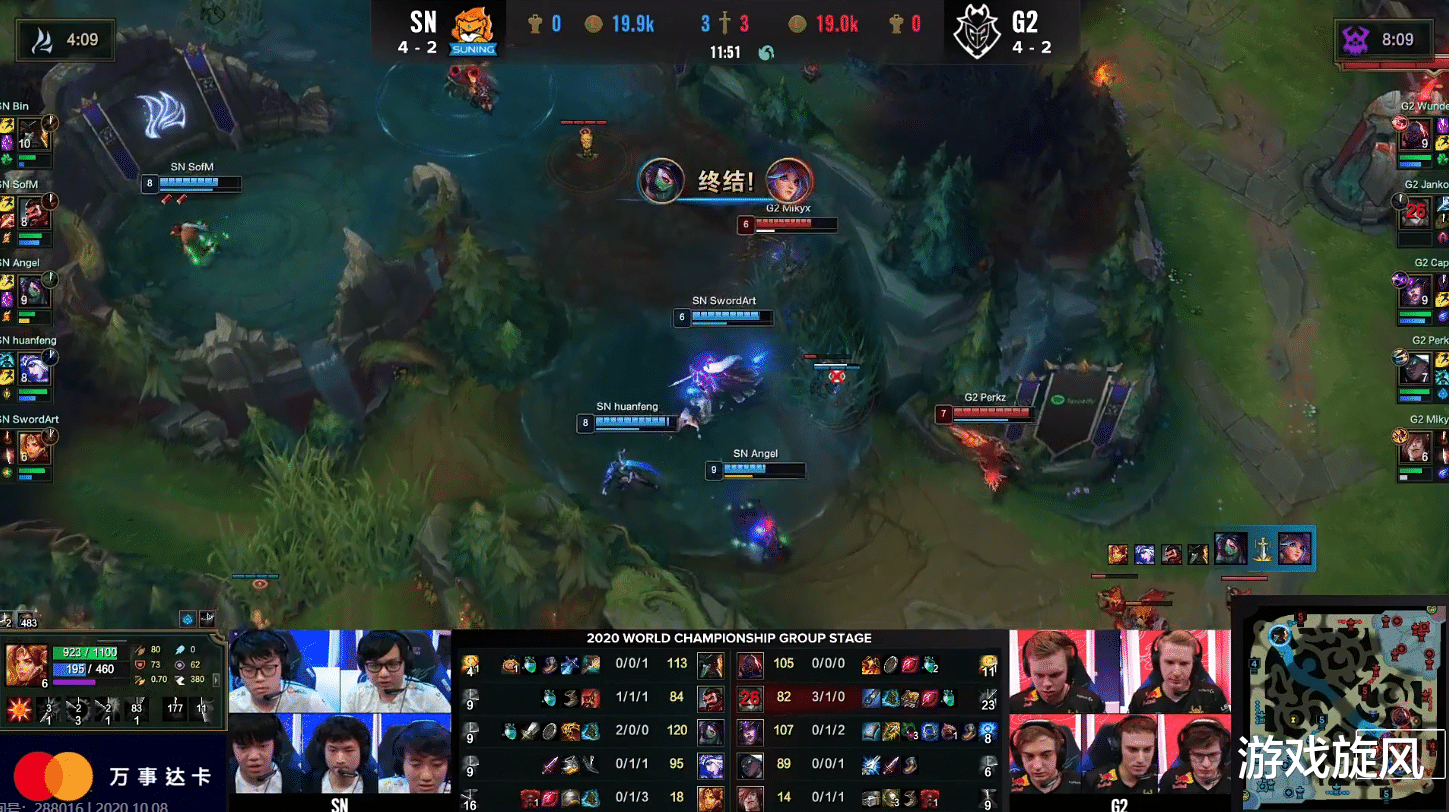Image resolution: width=1449 pixels, height=812 pixels.
Task: Click the green health bar showing 923/1100
Action: pos(84,652)
